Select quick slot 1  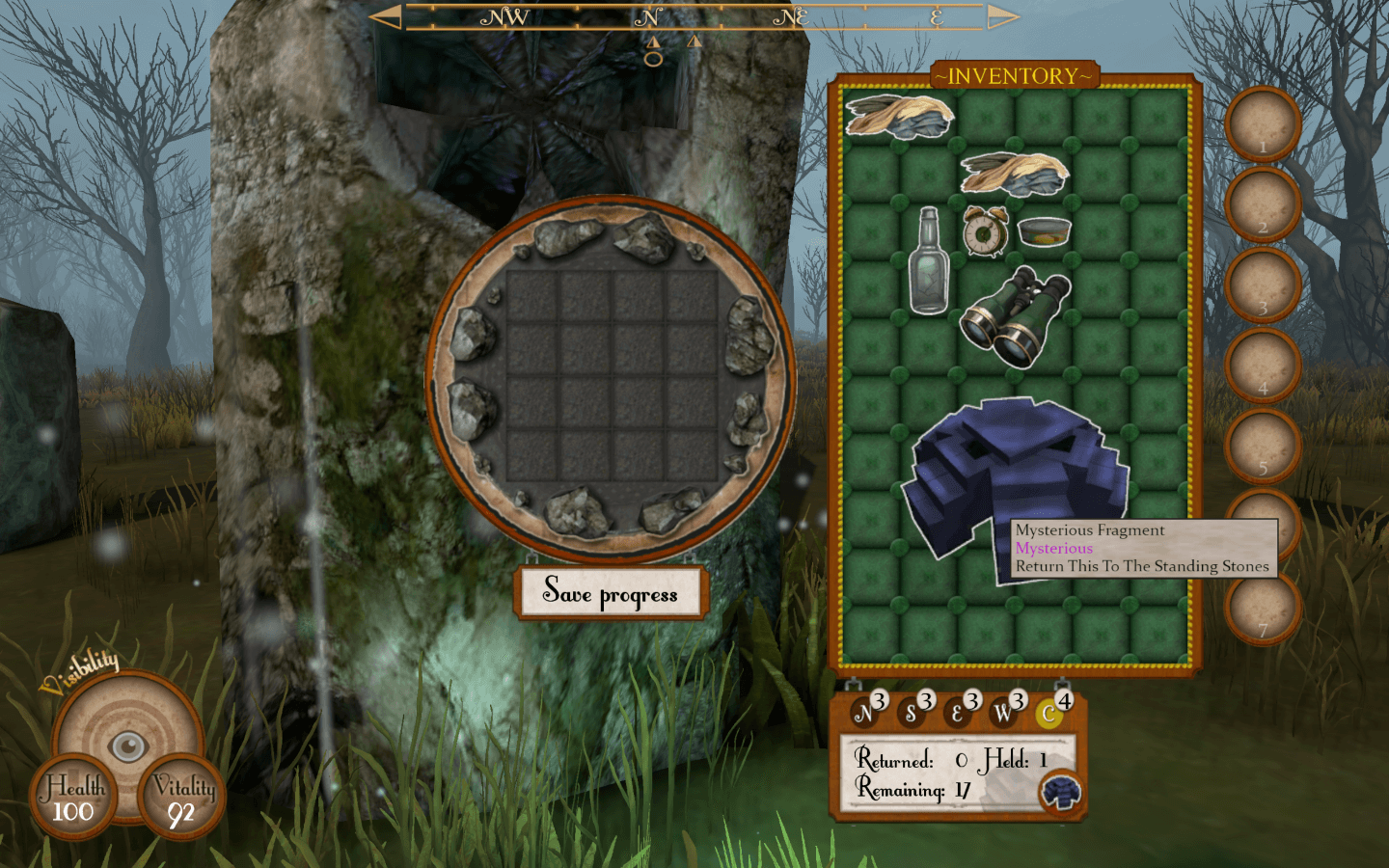[x=1263, y=123]
